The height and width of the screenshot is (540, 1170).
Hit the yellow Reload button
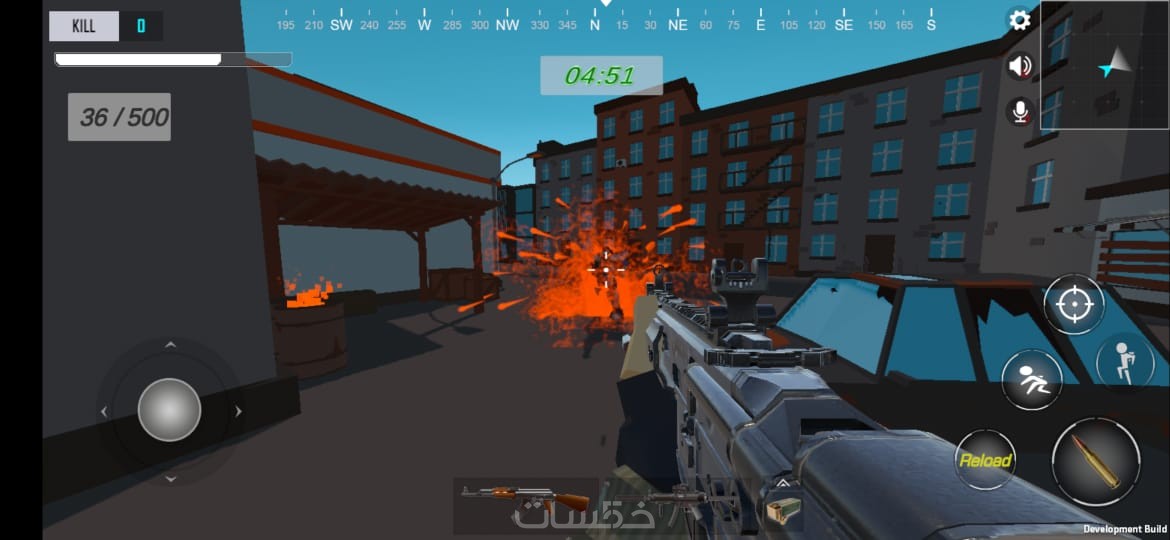pyautogui.click(x=985, y=460)
